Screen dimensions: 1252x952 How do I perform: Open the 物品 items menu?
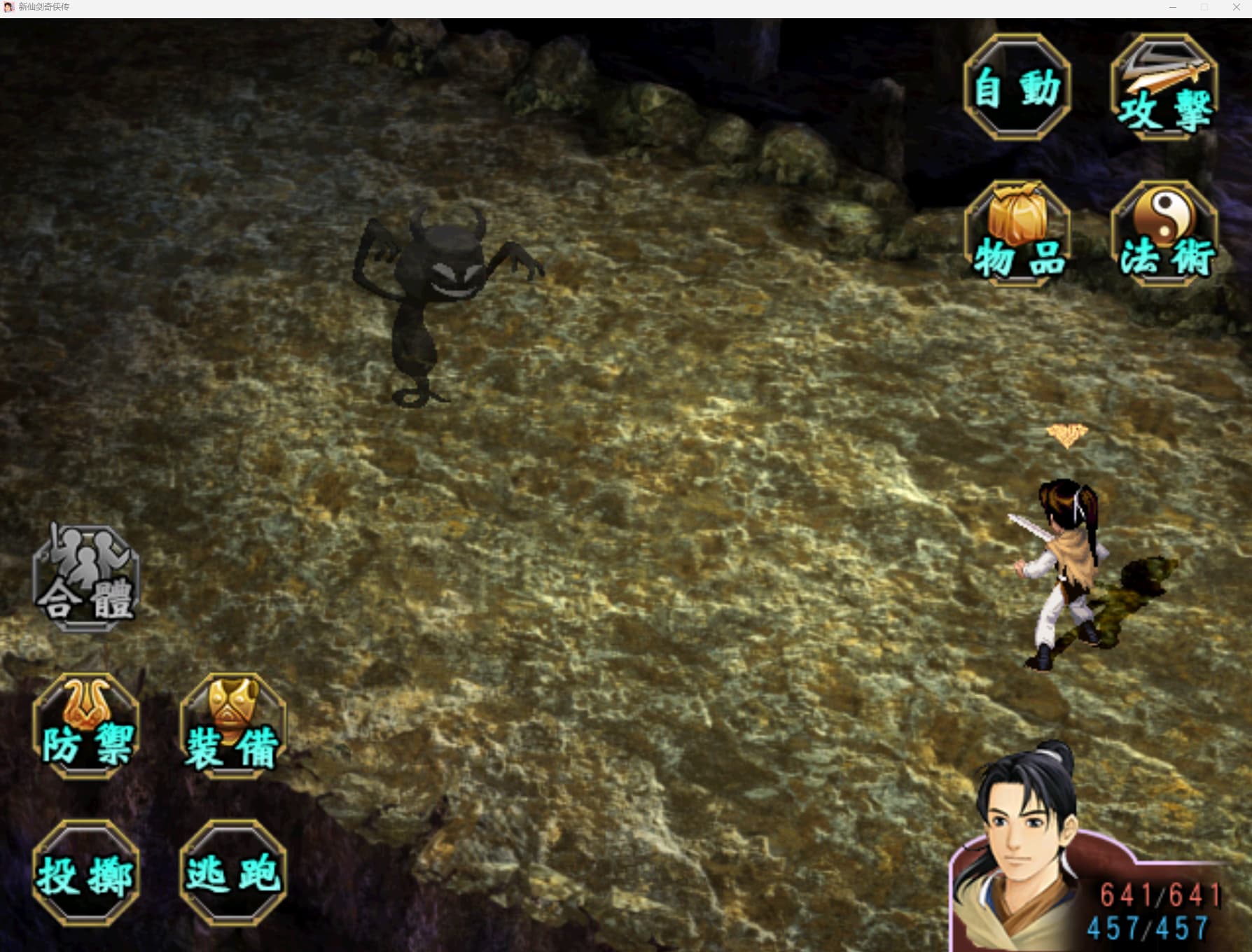pyautogui.click(x=1017, y=234)
